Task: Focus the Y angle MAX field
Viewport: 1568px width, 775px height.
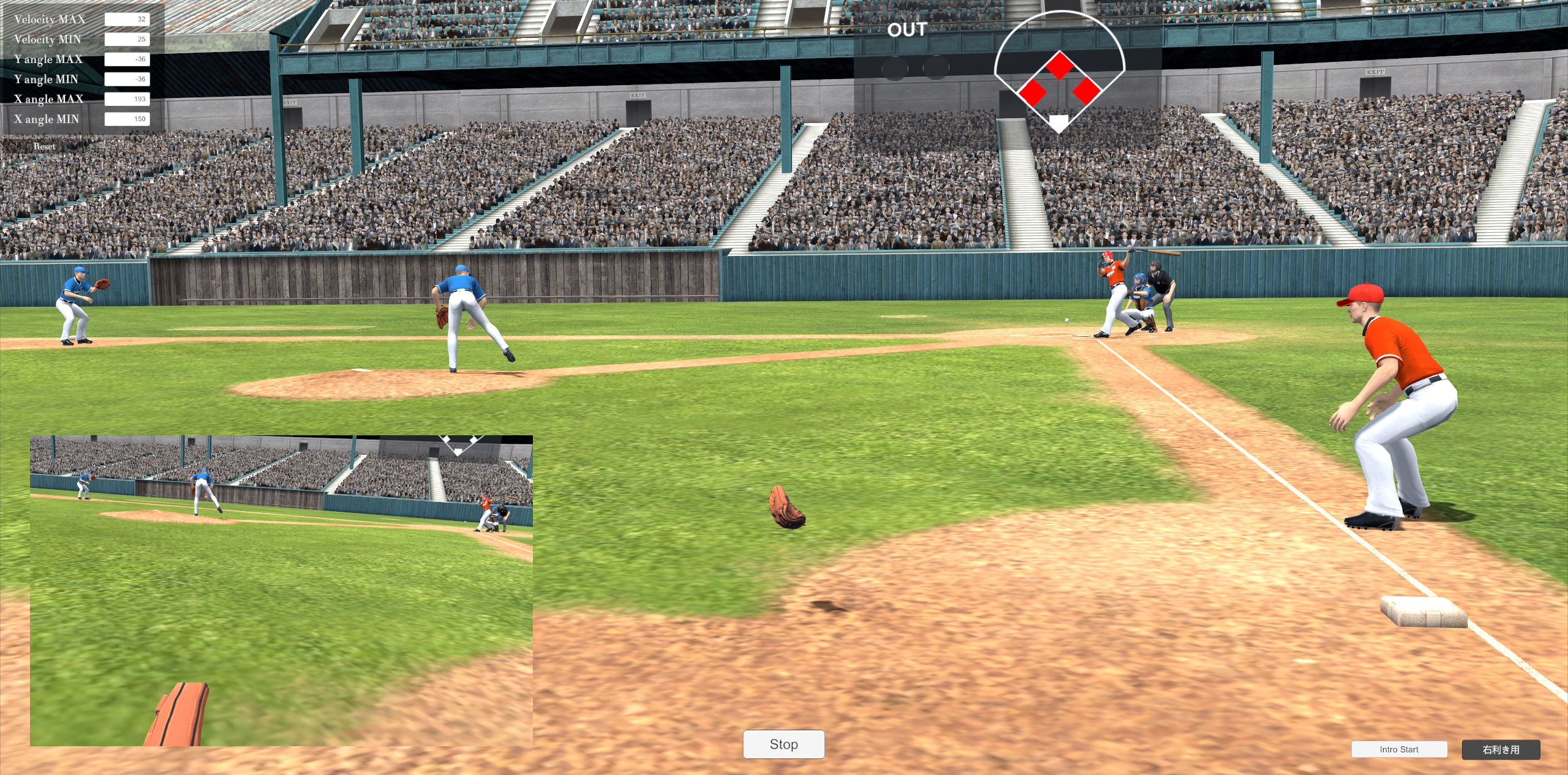Action: (x=127, y=59)
